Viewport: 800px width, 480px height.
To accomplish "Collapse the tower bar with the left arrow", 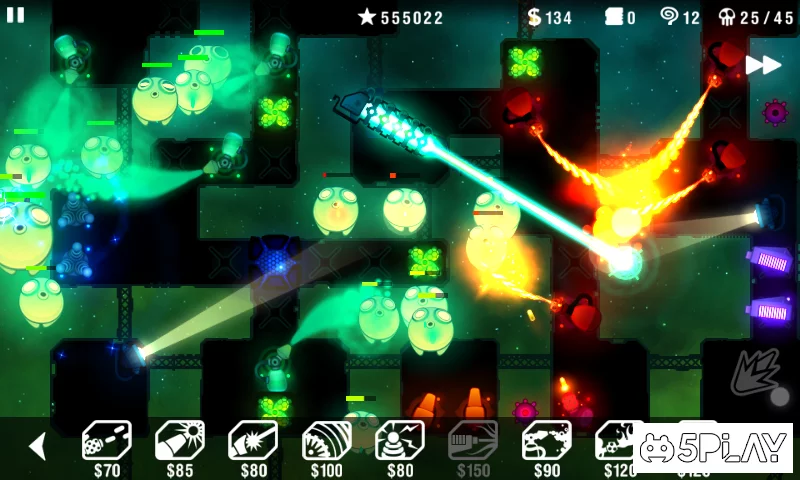I will pyautogui.click(x=38, y=446).
